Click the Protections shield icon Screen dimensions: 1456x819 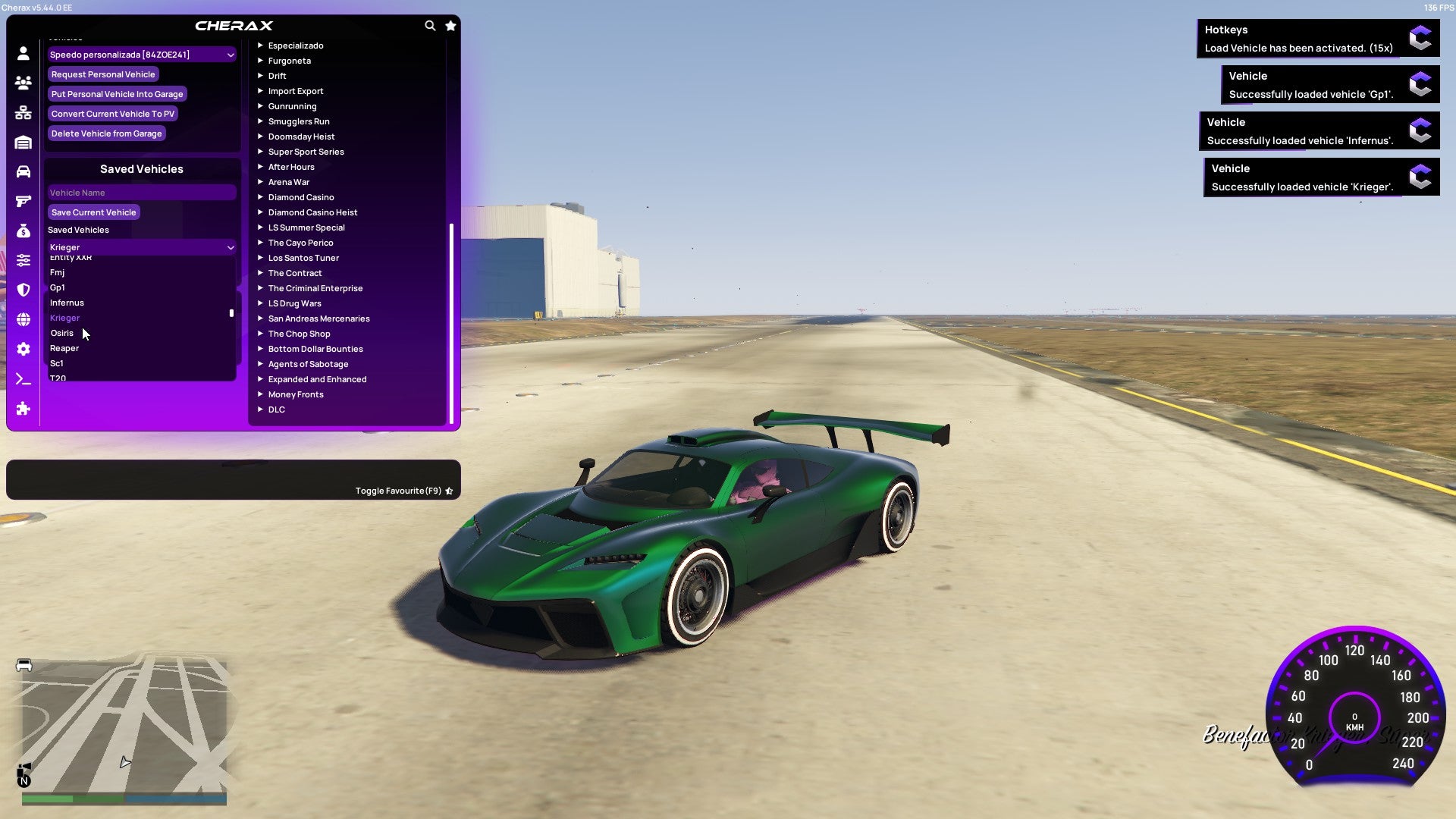[23, 289]
